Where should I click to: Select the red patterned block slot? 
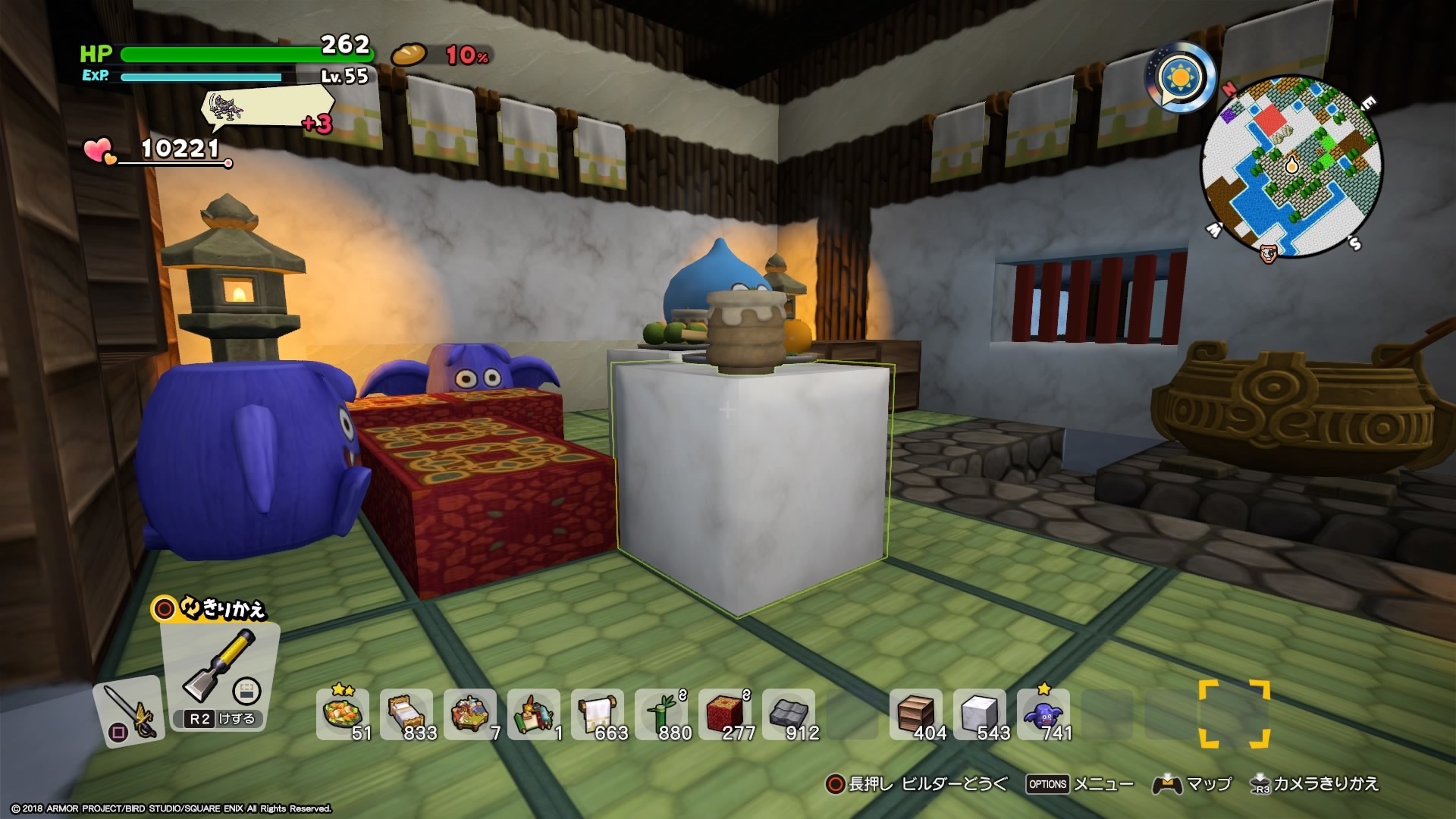tap(724, 714)
